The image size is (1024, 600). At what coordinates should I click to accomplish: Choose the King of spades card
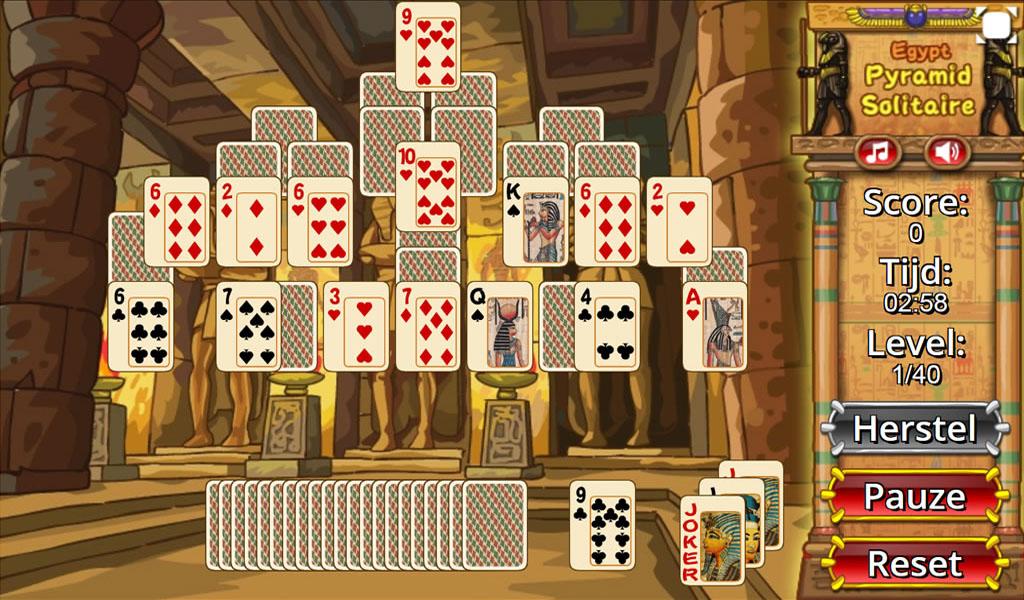click(x=535, y=222)
